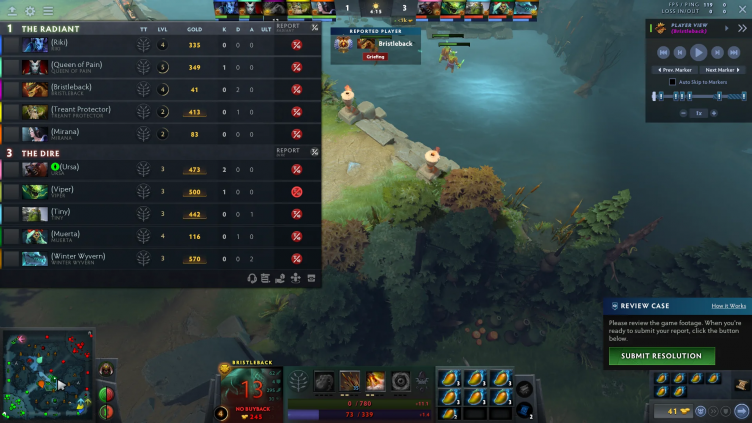This screenshot has height=423, width=752.
Task: Open the hamburger menu in top bar
Action: (x=48, y=10)
